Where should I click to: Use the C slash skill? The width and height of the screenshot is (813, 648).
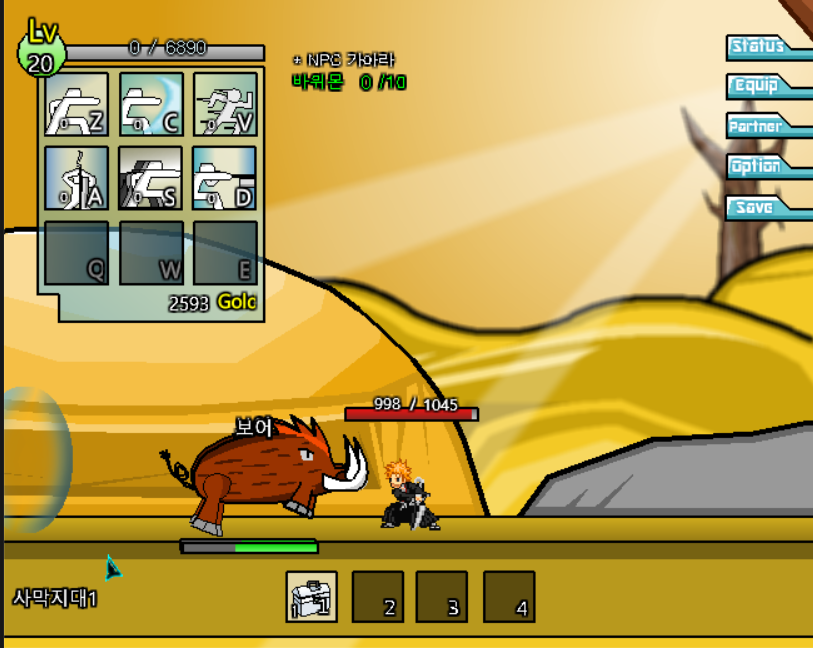[151, 104]
